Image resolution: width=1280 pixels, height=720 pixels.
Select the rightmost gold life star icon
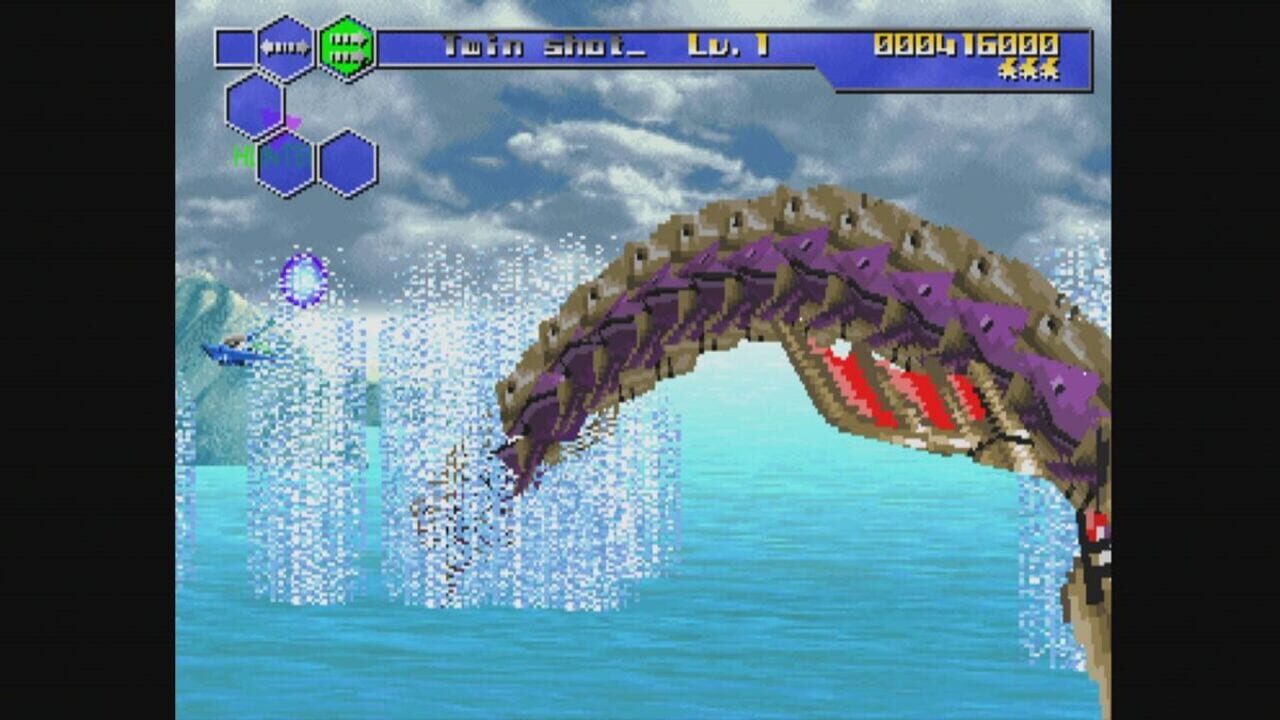tap(1049, 70)
